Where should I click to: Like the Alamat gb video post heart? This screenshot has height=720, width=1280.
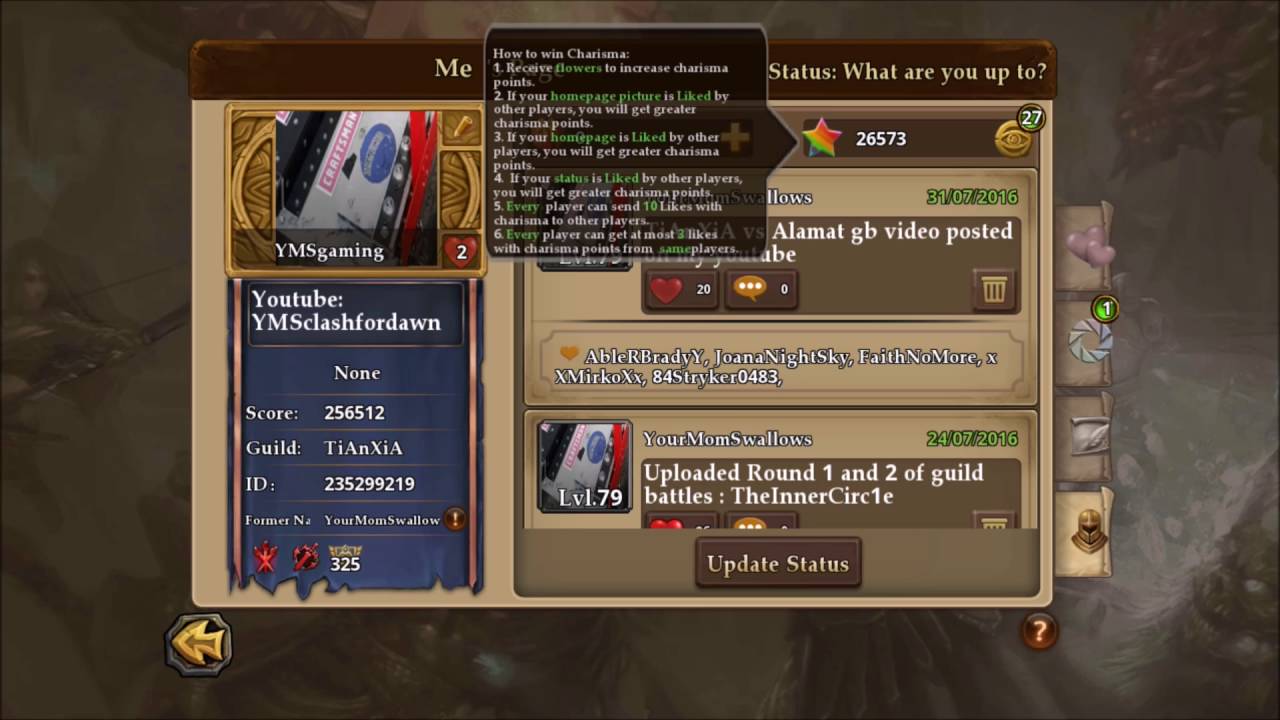click(x=669, y=289)
